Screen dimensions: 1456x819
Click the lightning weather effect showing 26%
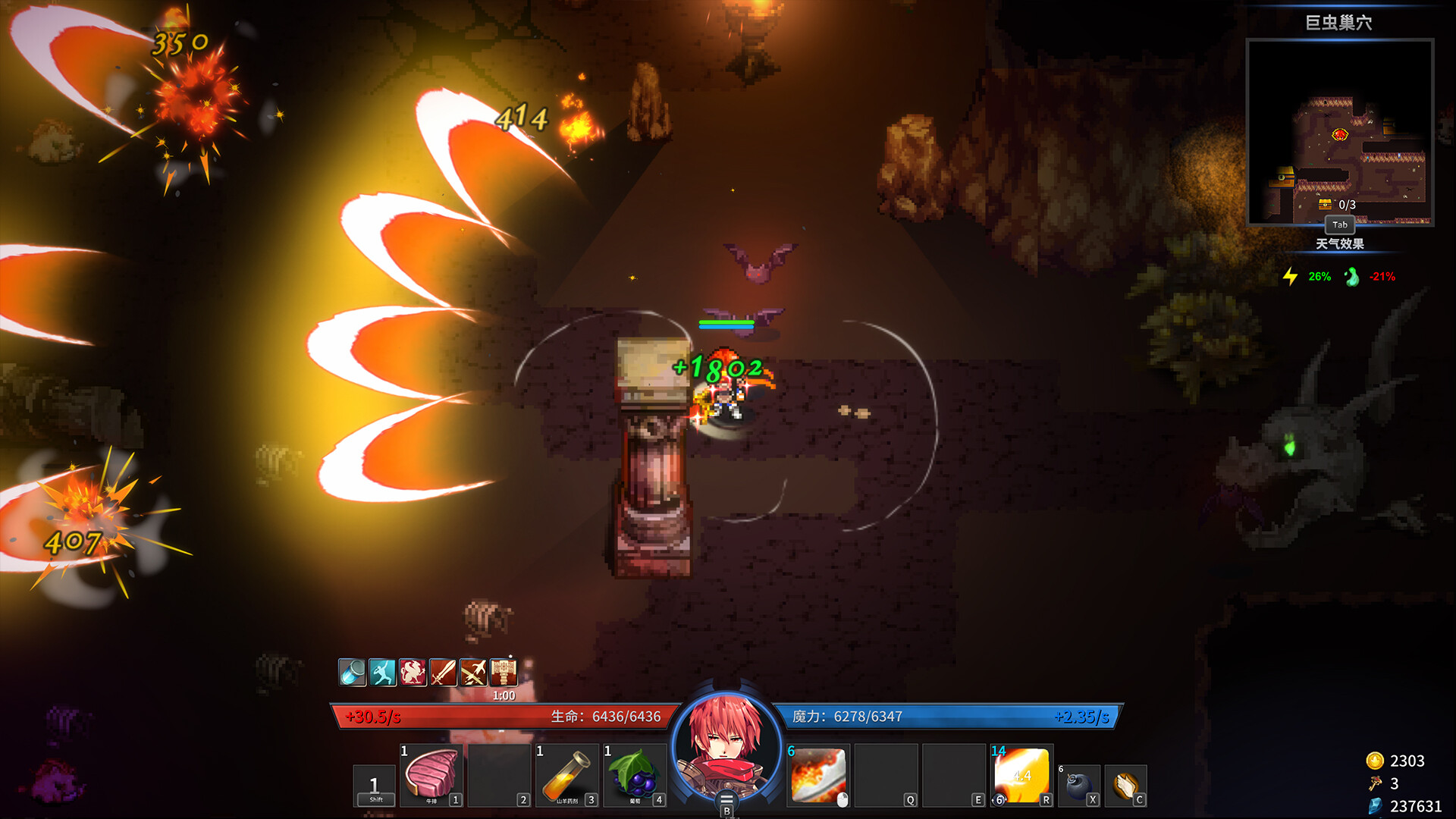tap(1304, 277)
